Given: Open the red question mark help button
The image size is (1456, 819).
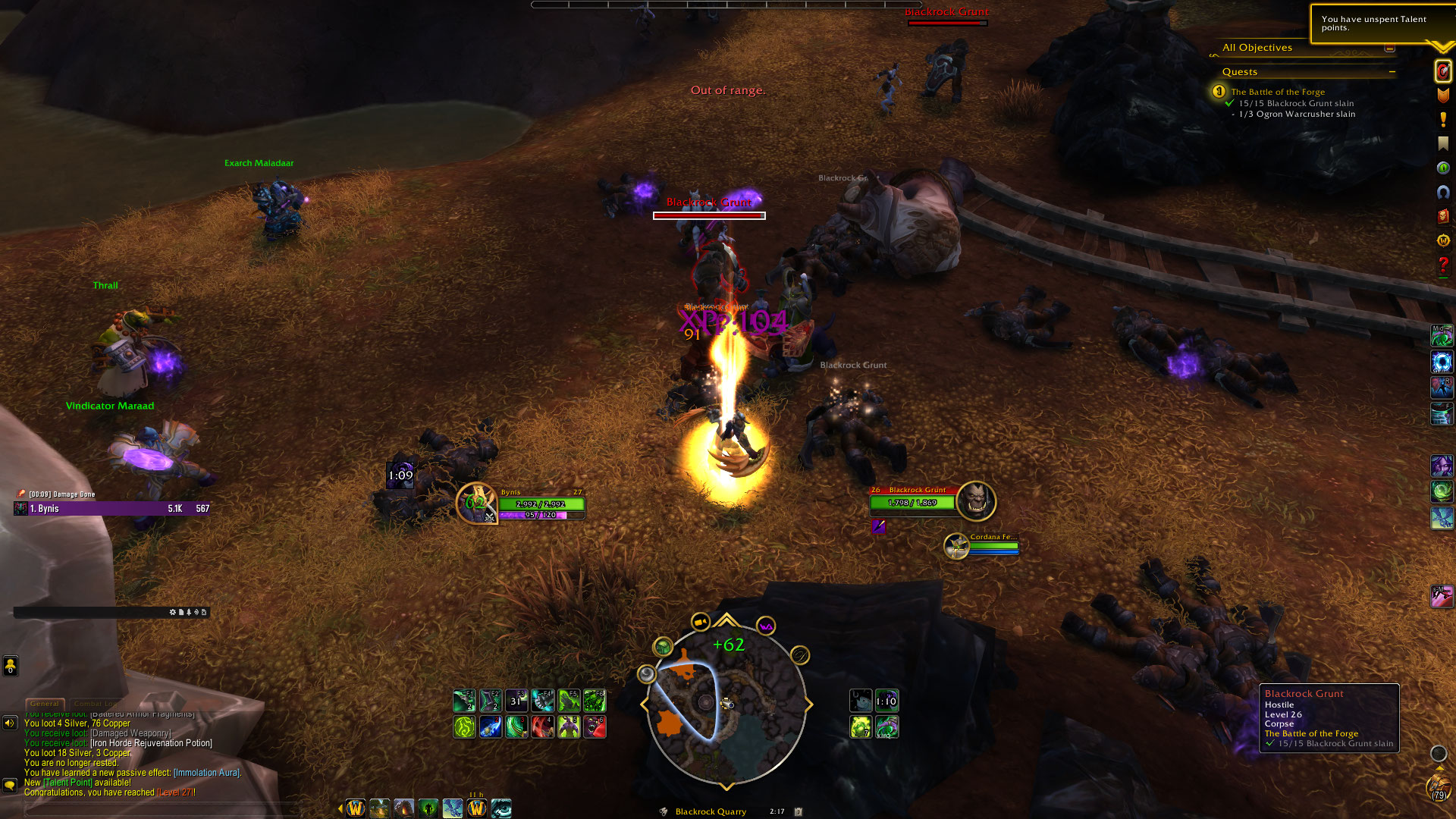Looking at the screenshot, I should pos(1442,265).
